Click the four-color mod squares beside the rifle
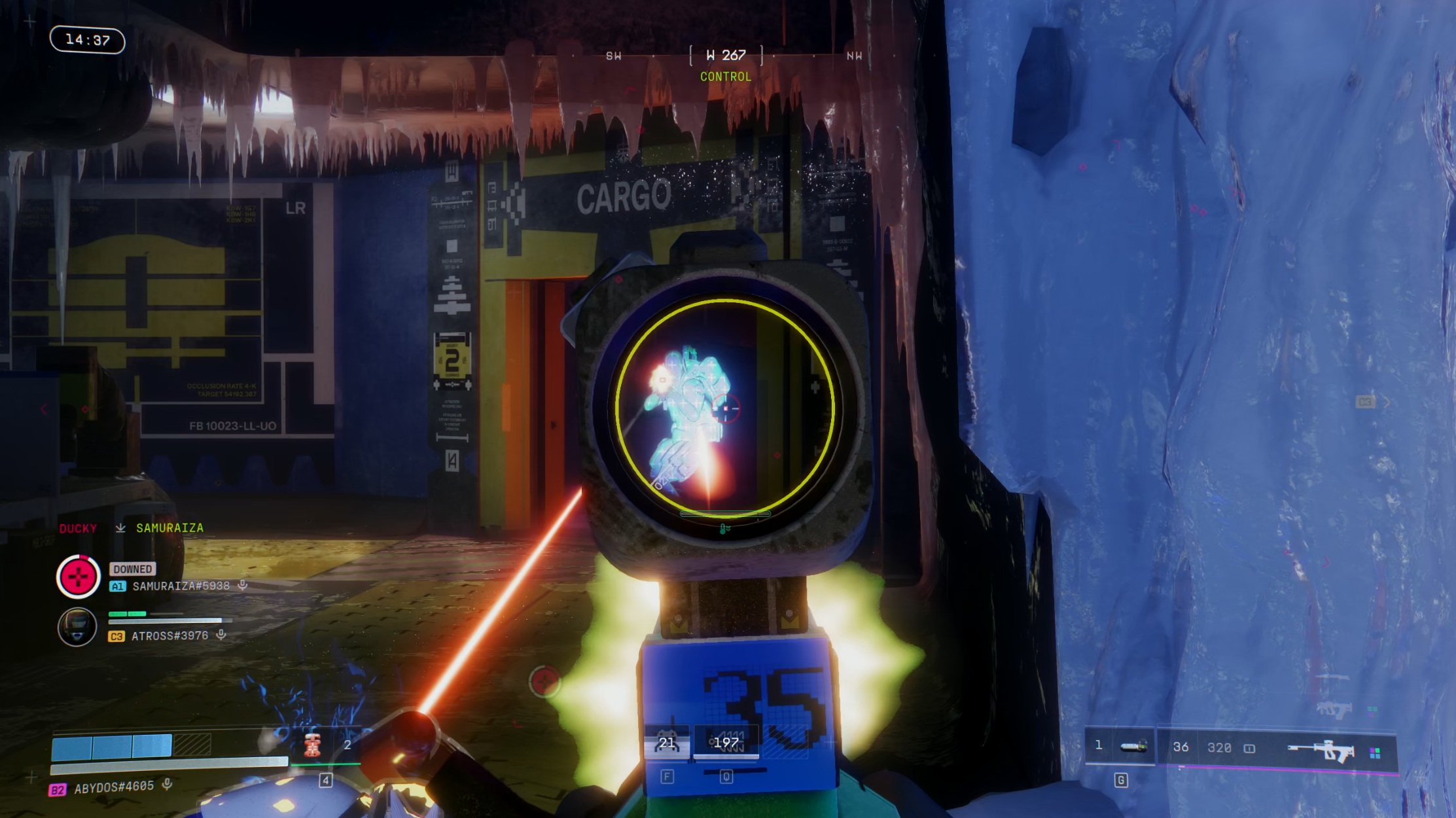 pyautogui.click(x=1375, y=753)
